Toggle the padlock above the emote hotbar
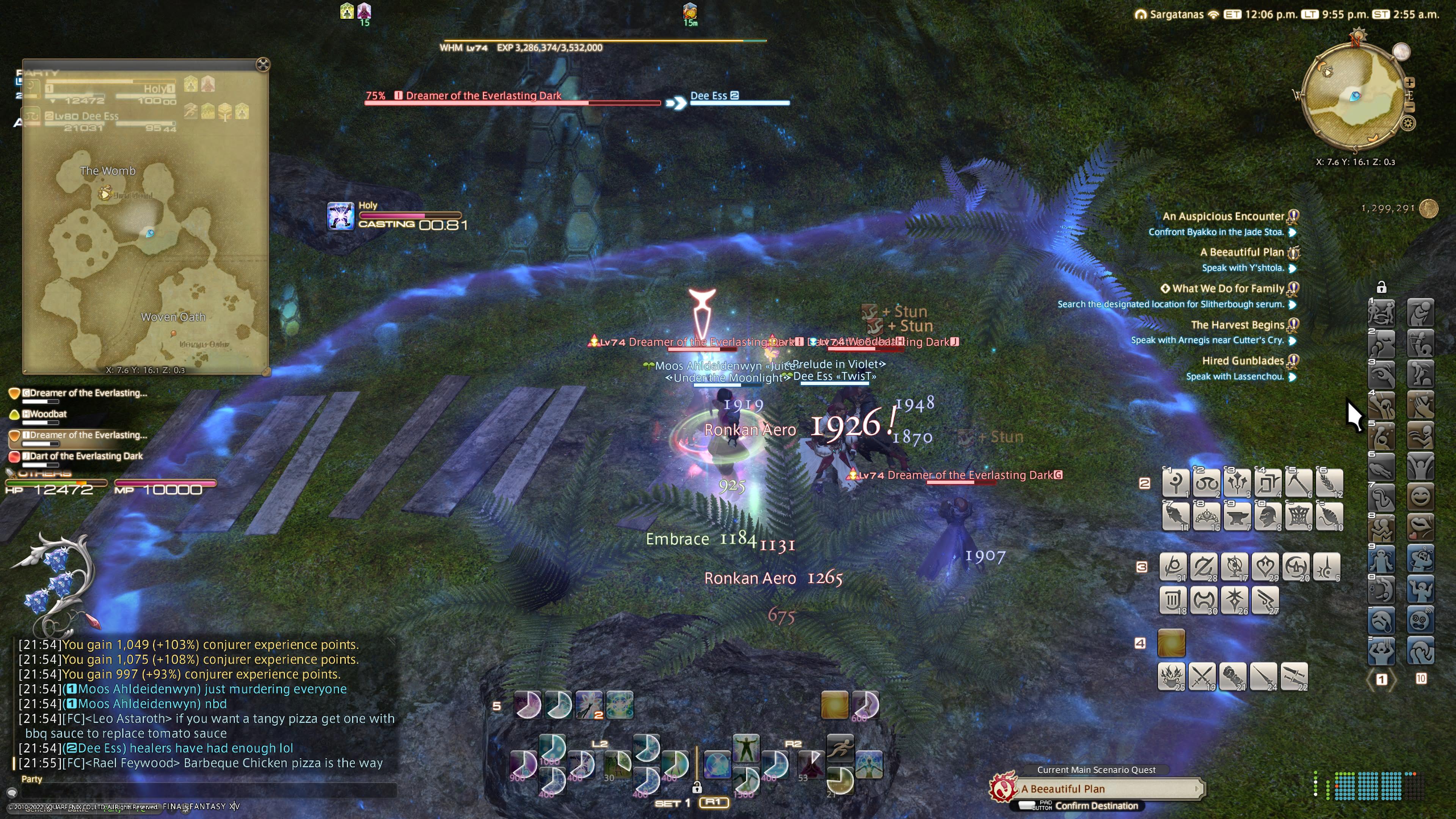 [1381, 288]
